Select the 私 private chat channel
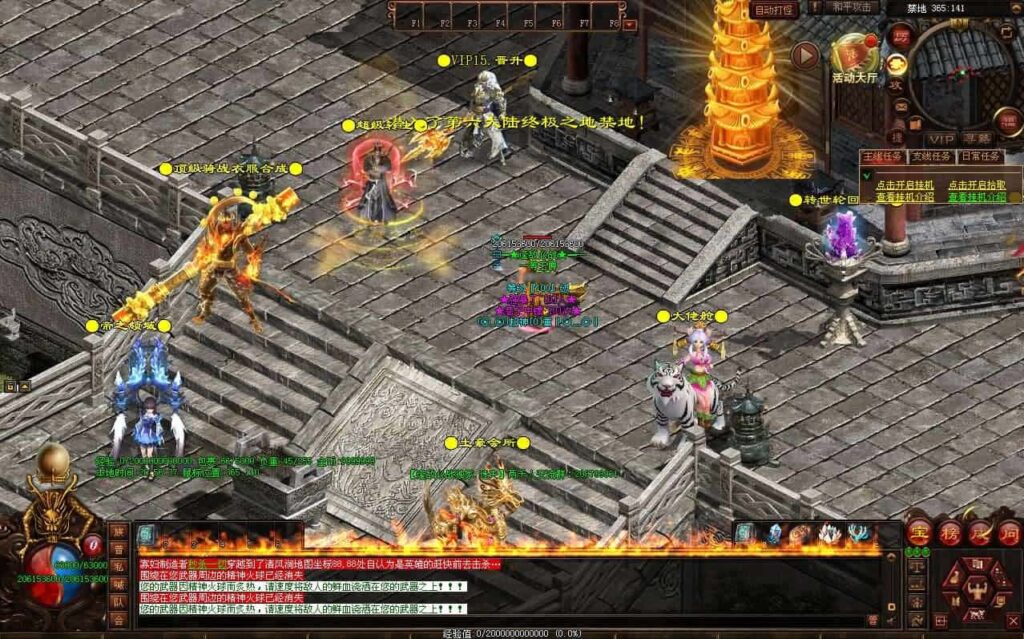The width and height of the screenshot is (1024, 639). click(119, 566)
